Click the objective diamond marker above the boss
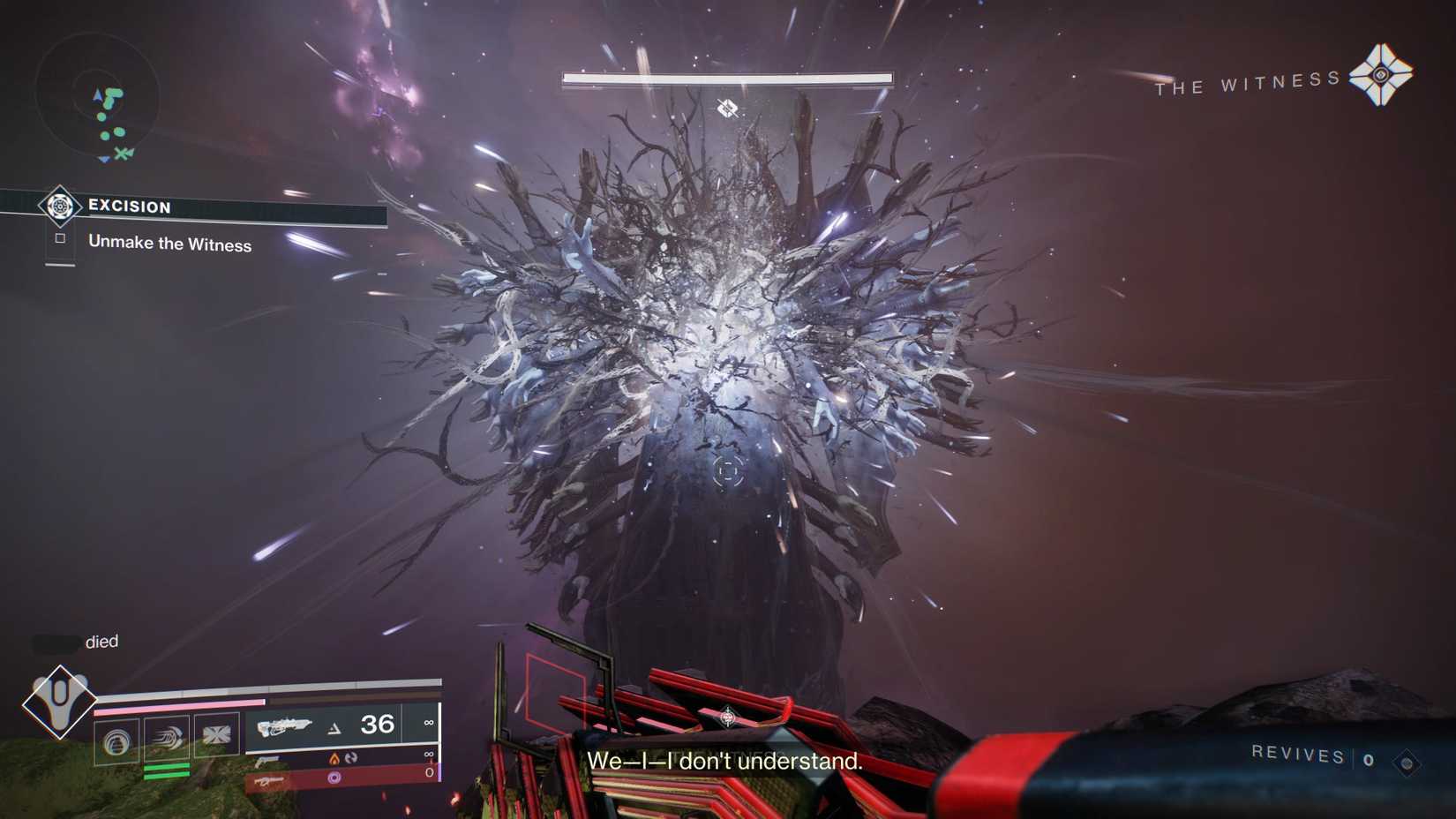The height and width of the screenshot is (819, 1456). pos(727,109)
